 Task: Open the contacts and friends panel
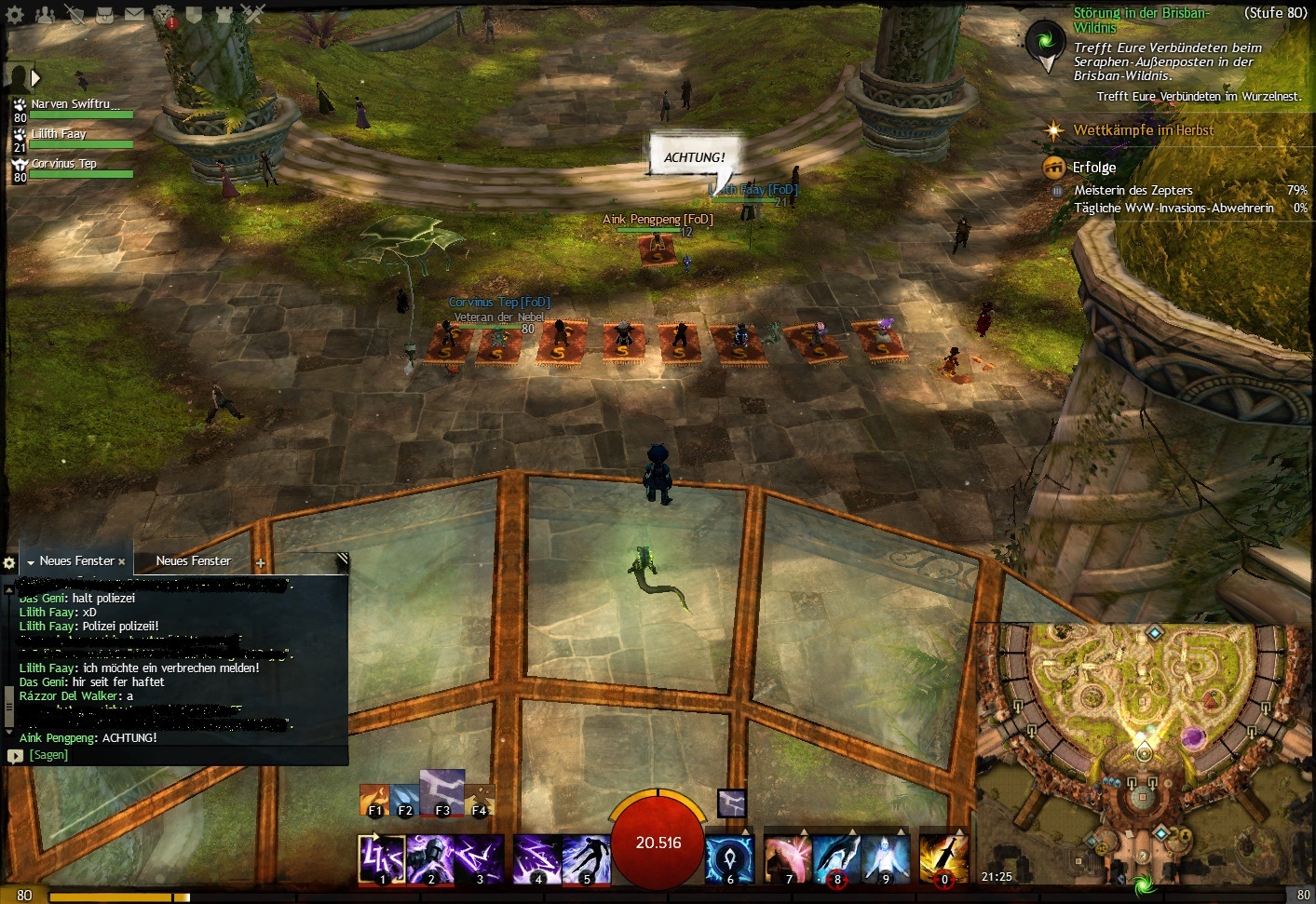(x=46, y=14)
